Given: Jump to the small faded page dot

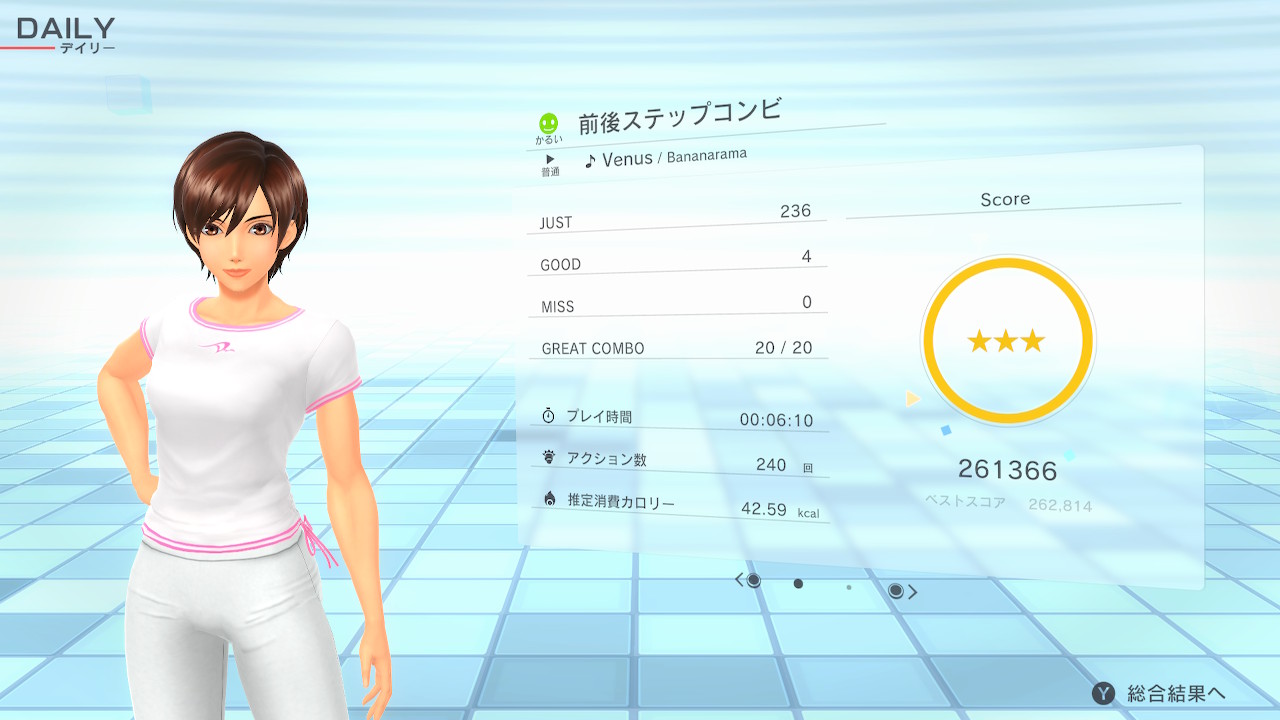Looking at the screenshot, I should point(849,587).
